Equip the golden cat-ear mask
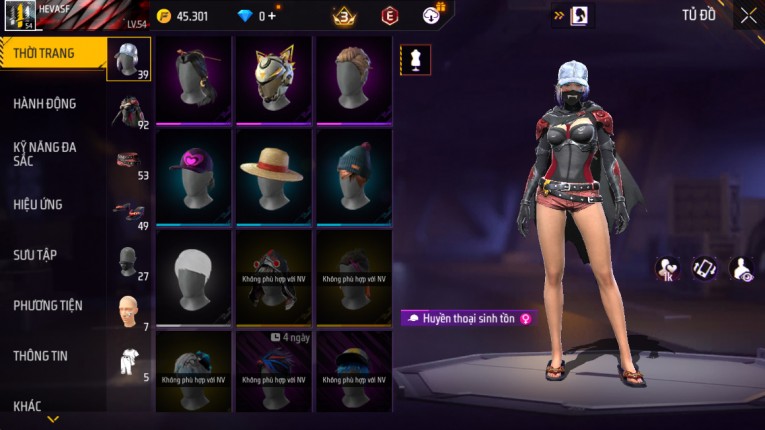Screen dimensions: 765x430 [x=272, y=78]
